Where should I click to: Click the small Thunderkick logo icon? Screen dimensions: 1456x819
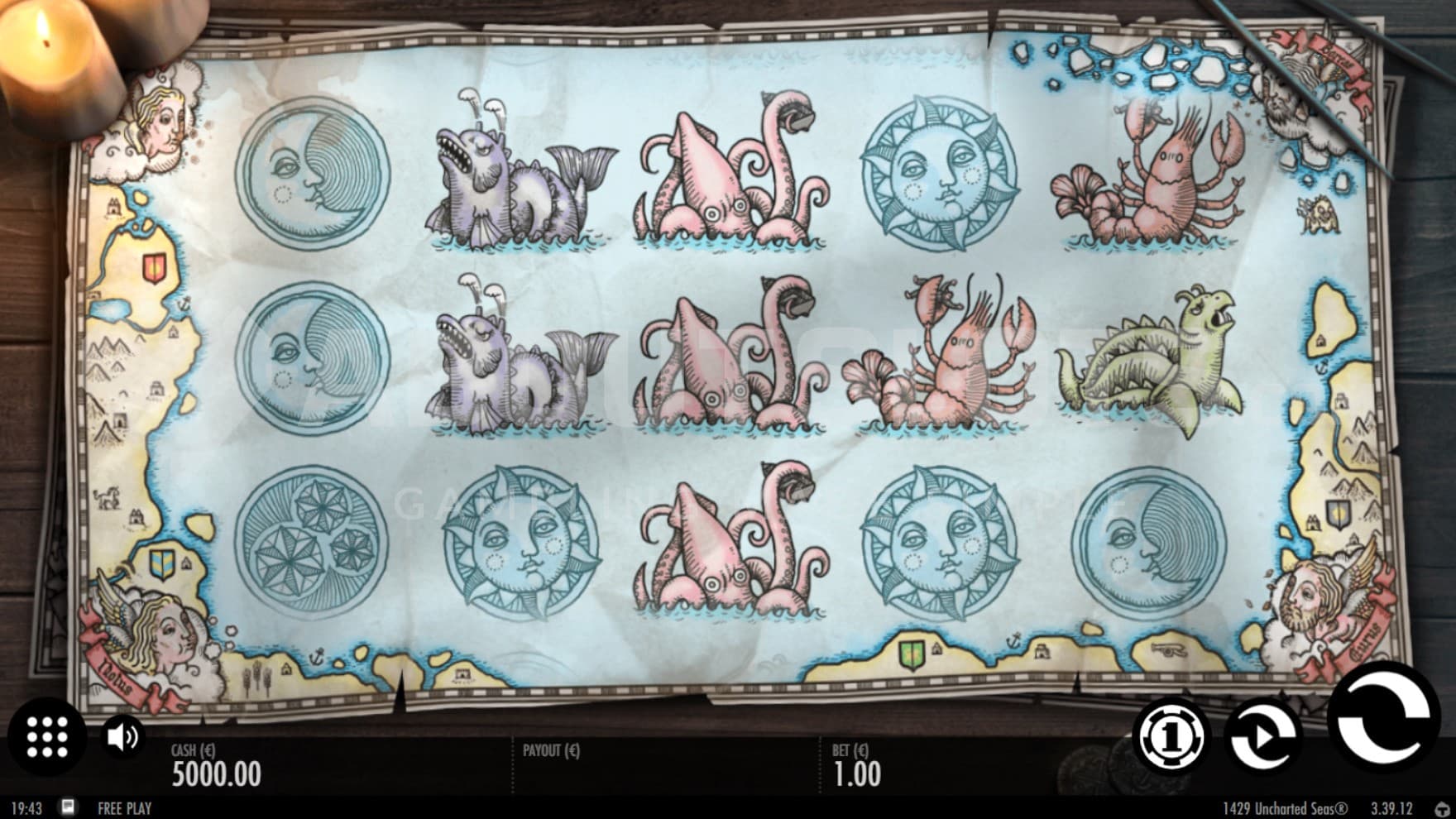(1444, 808)
